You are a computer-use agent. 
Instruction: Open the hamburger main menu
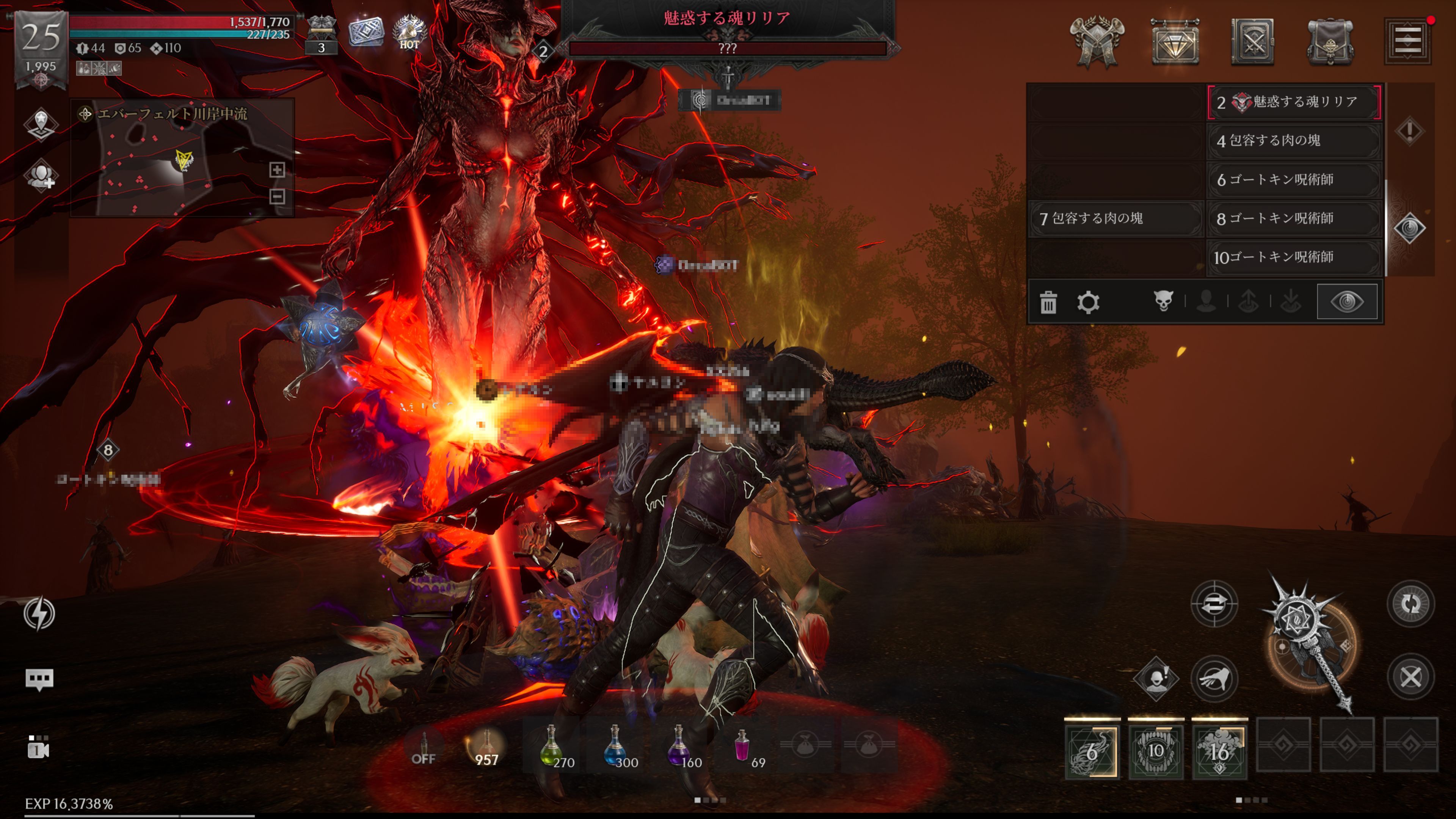click(1407, 41)
